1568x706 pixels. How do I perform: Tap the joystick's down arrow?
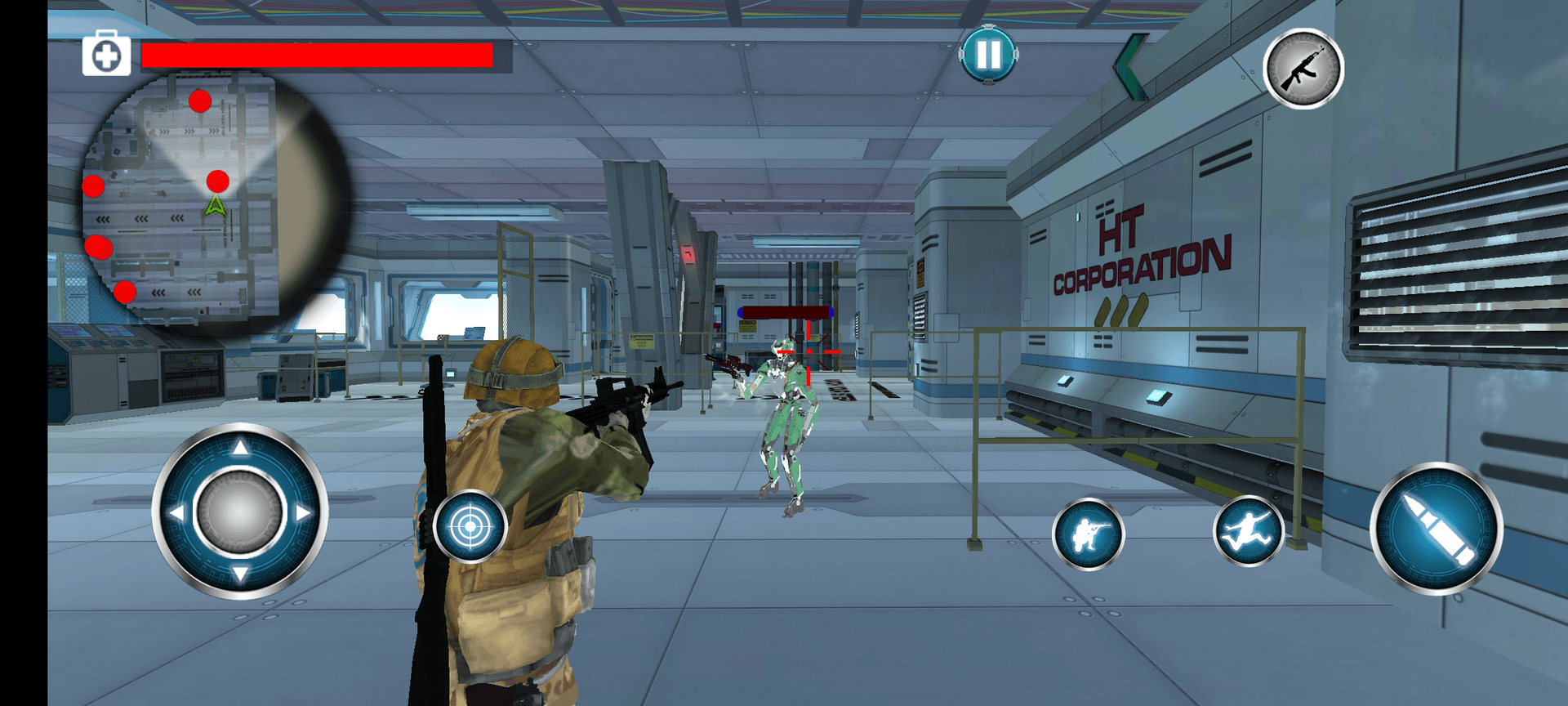240,574
